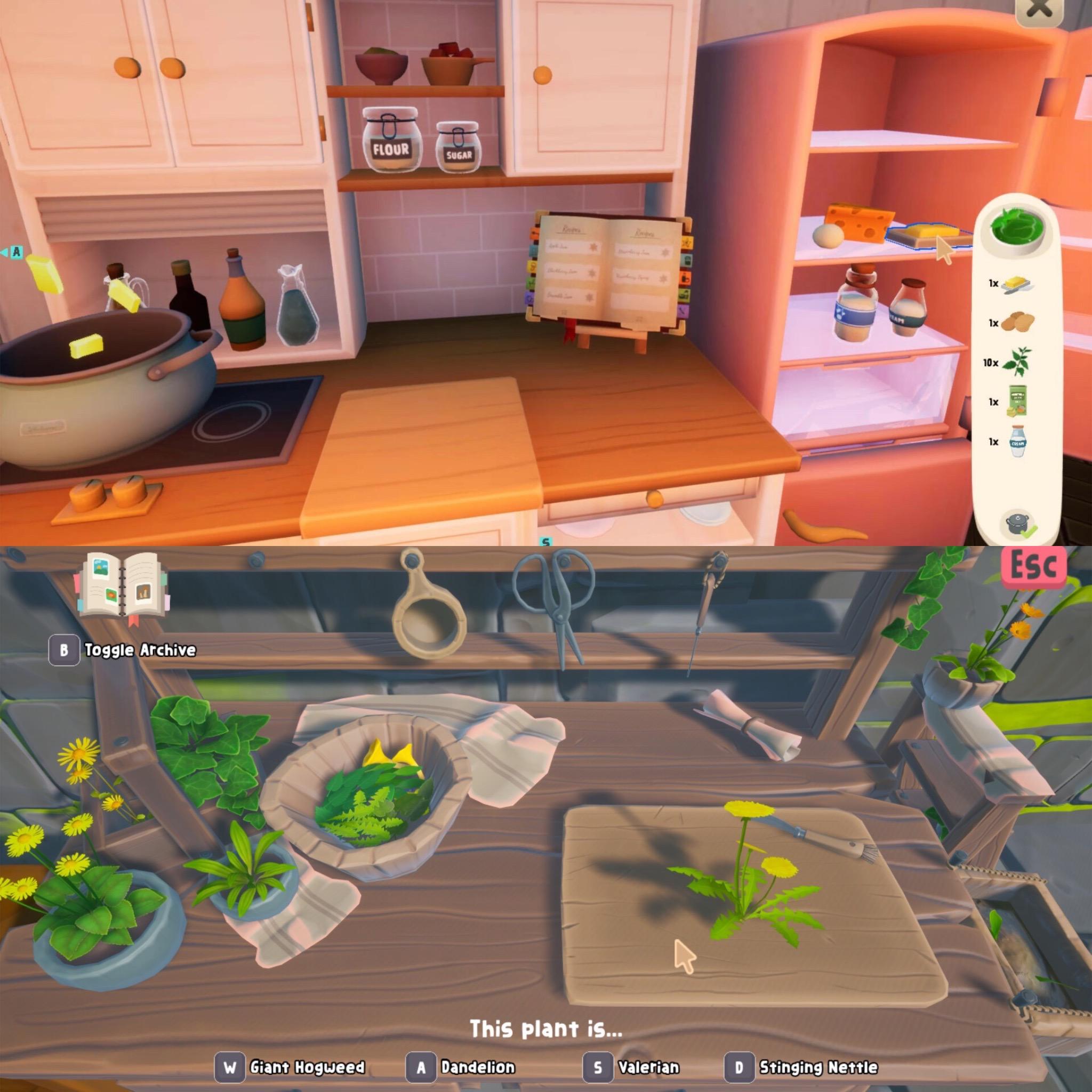Select the cream bottle ingredient icon
The height and width of the screenshot is (1092, 1092).
click(x=1017, y=442)
